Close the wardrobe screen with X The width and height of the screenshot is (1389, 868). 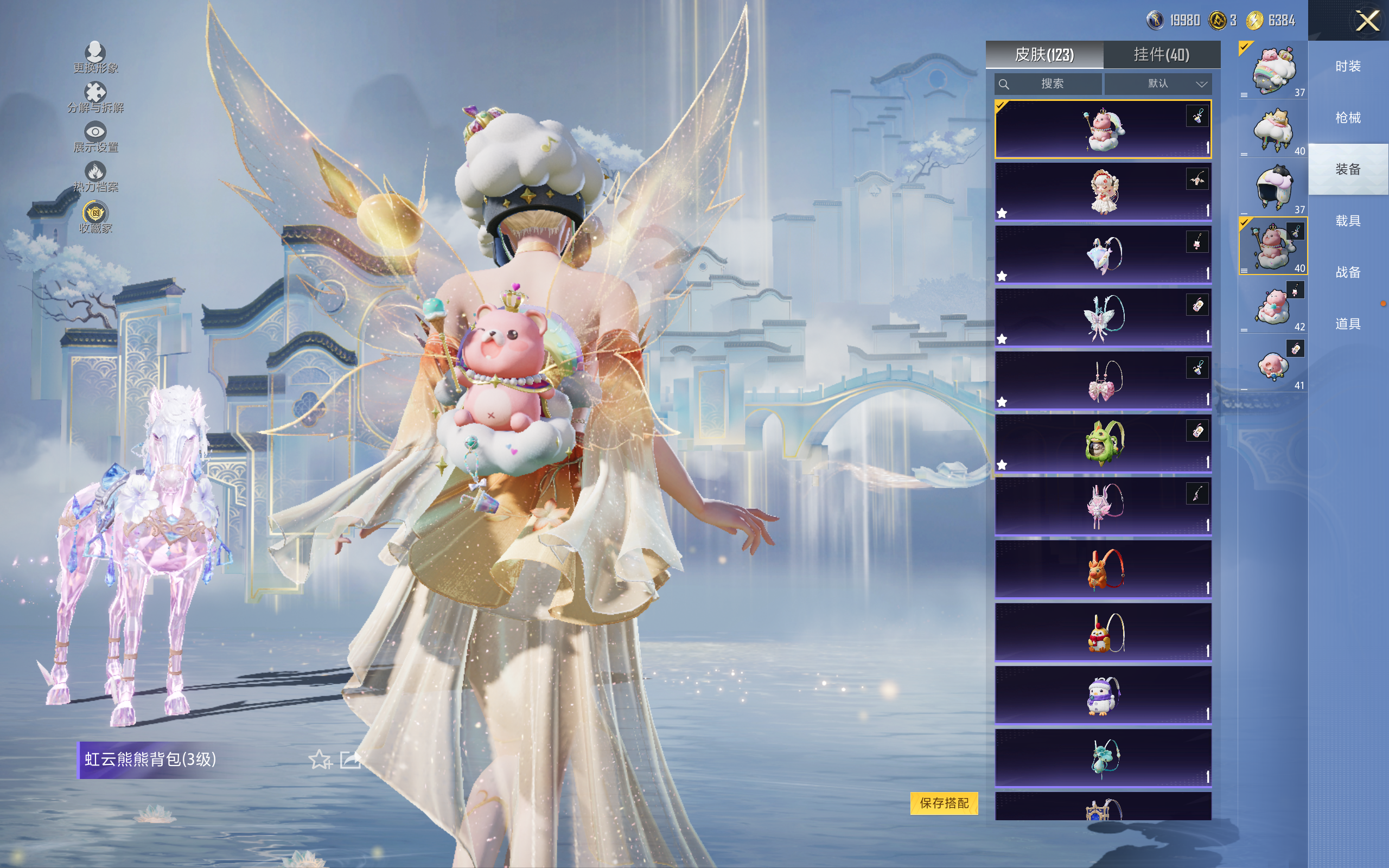point(1367,21)
